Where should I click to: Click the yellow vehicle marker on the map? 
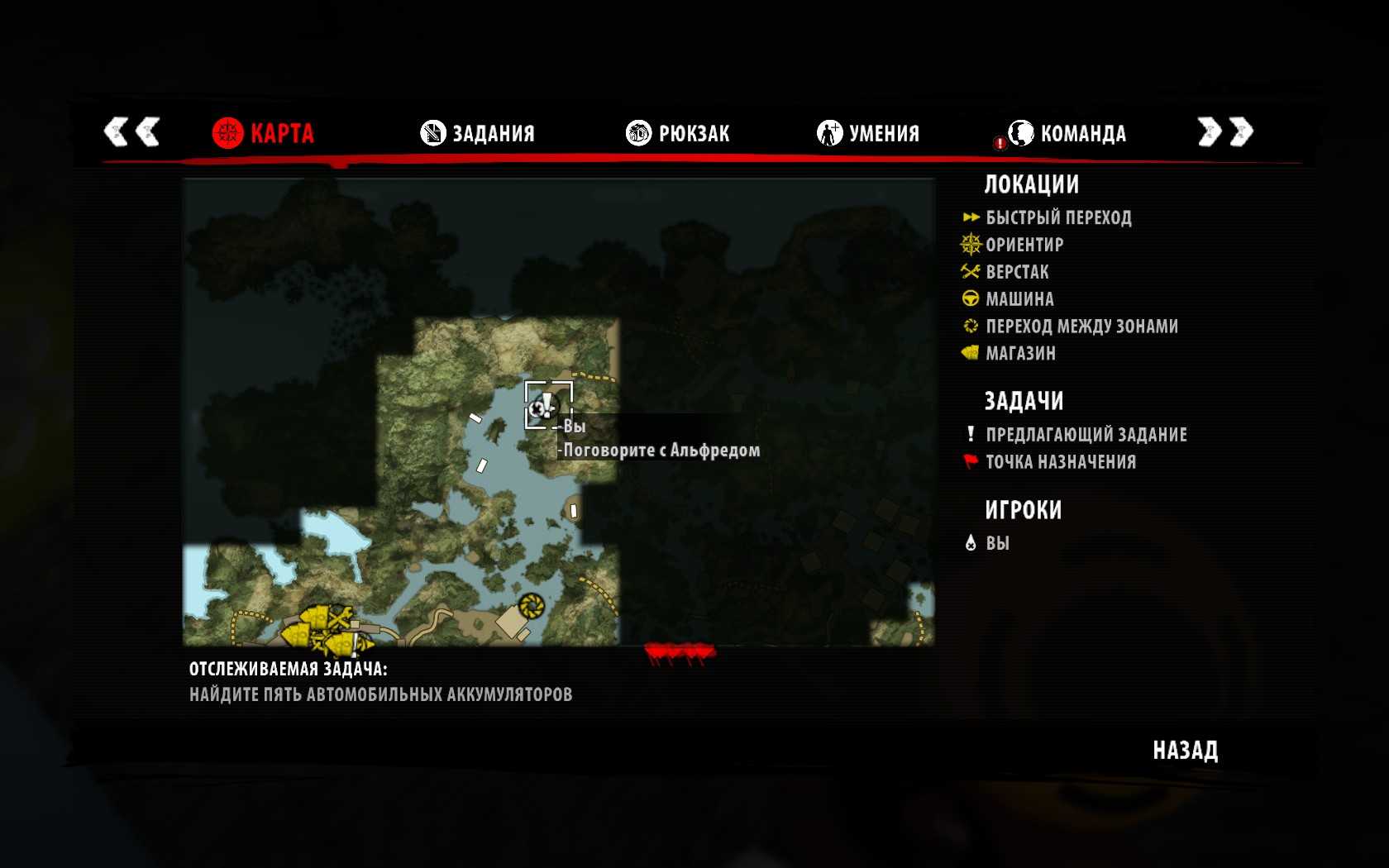(x=531, y=606)
